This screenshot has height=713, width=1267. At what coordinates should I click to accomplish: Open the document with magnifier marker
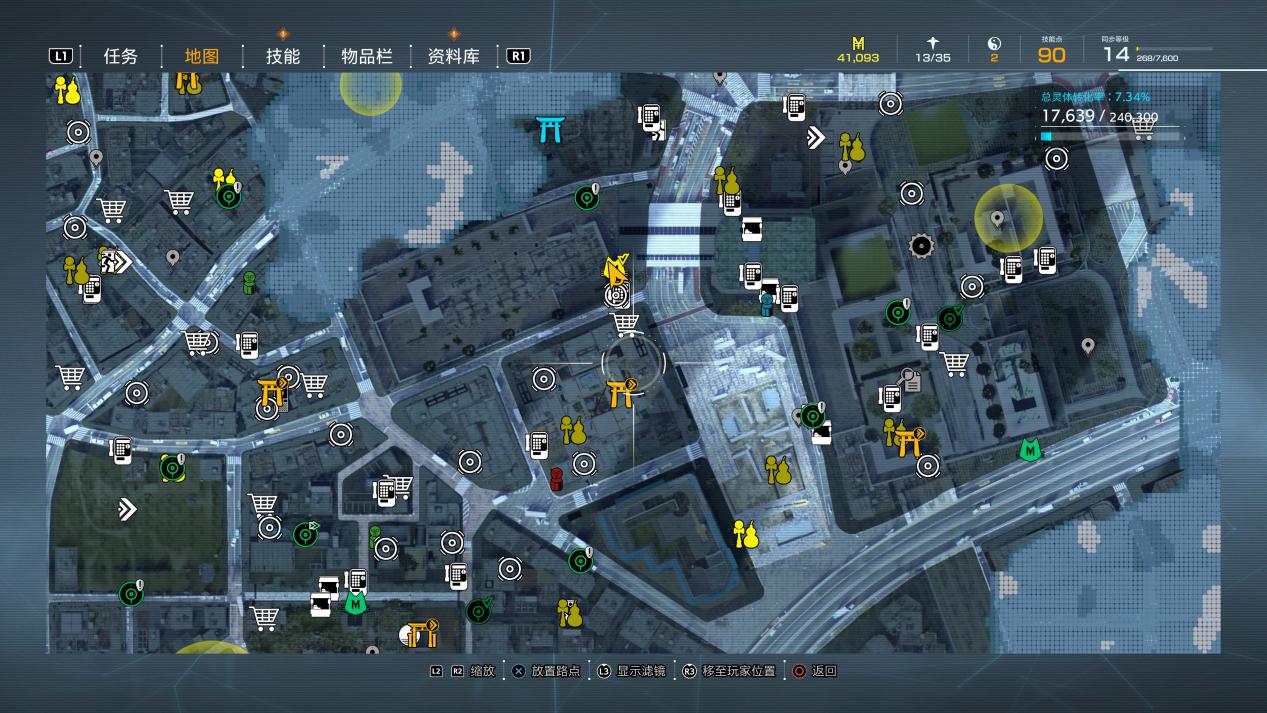pyautogui.click(x=911, y=380)
